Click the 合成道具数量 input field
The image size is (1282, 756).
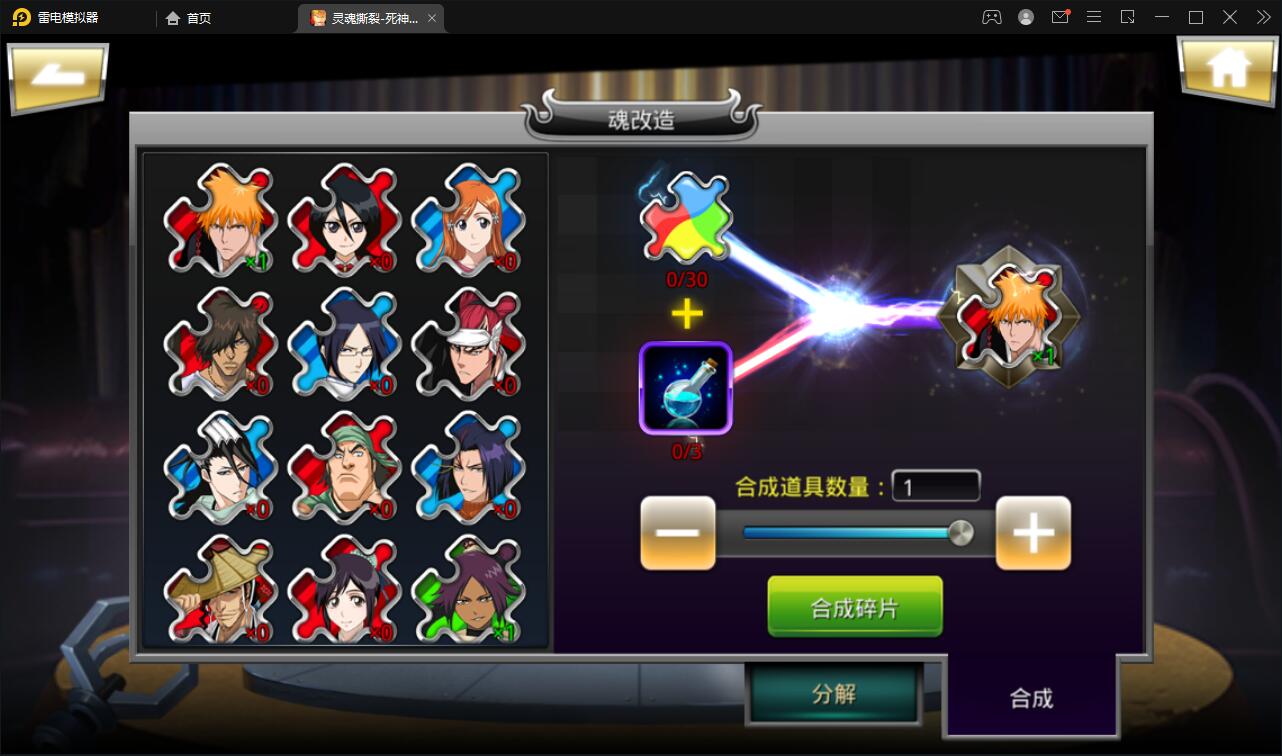tap(936, 486)
